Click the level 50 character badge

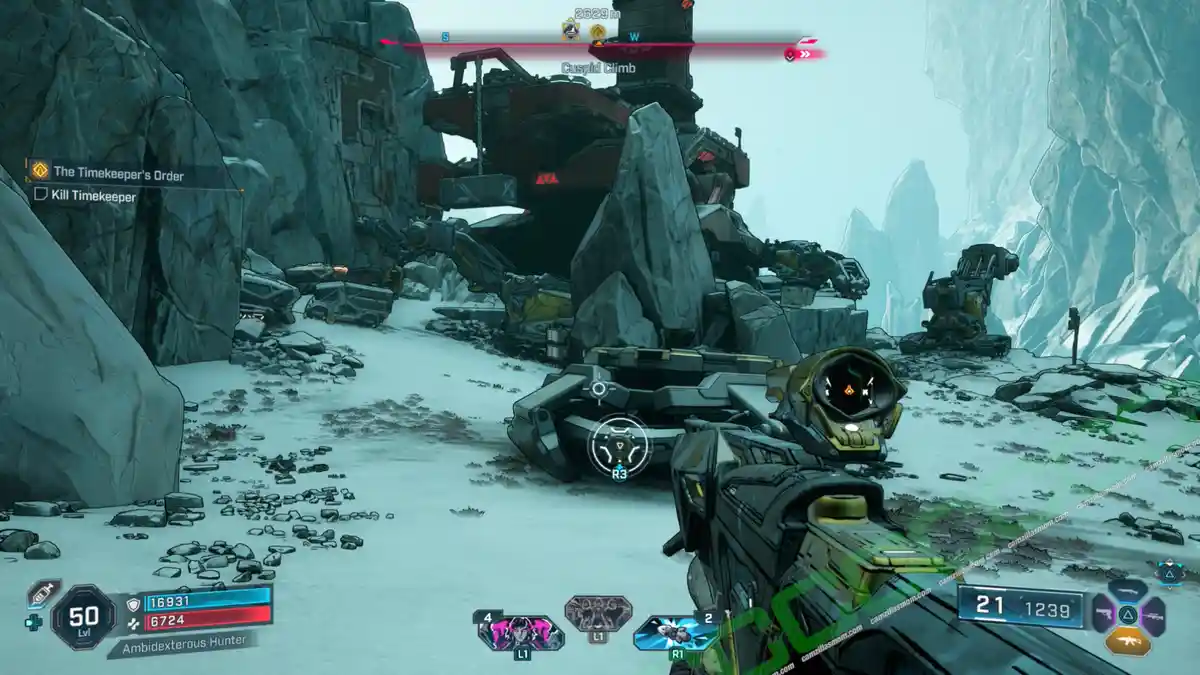(83, 617)
